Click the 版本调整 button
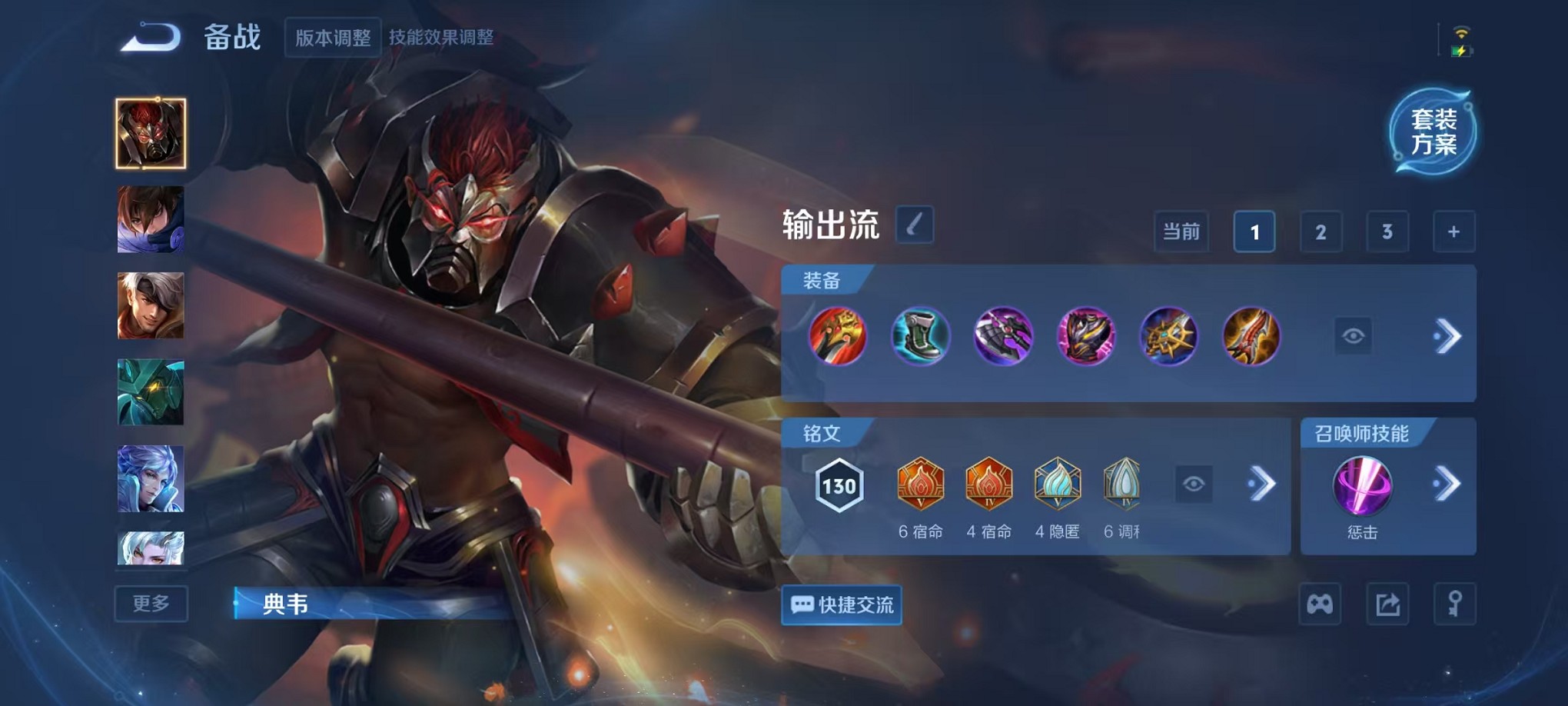Image resolution: width=1568 pixels, height=706 pixels. pos(332,38)
